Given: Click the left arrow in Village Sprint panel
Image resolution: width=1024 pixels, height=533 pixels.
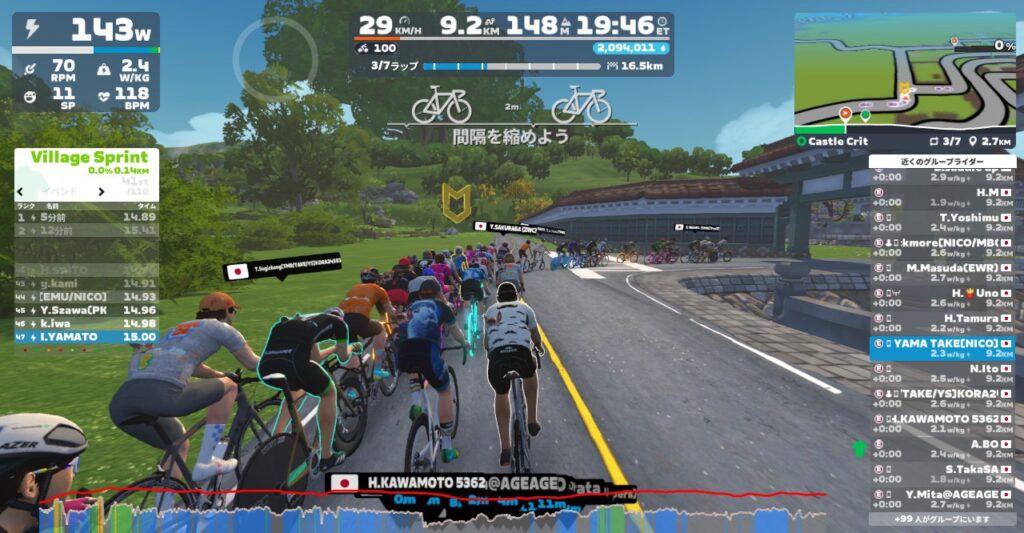Looking at the screenshot, I should [x=21, y=190].
